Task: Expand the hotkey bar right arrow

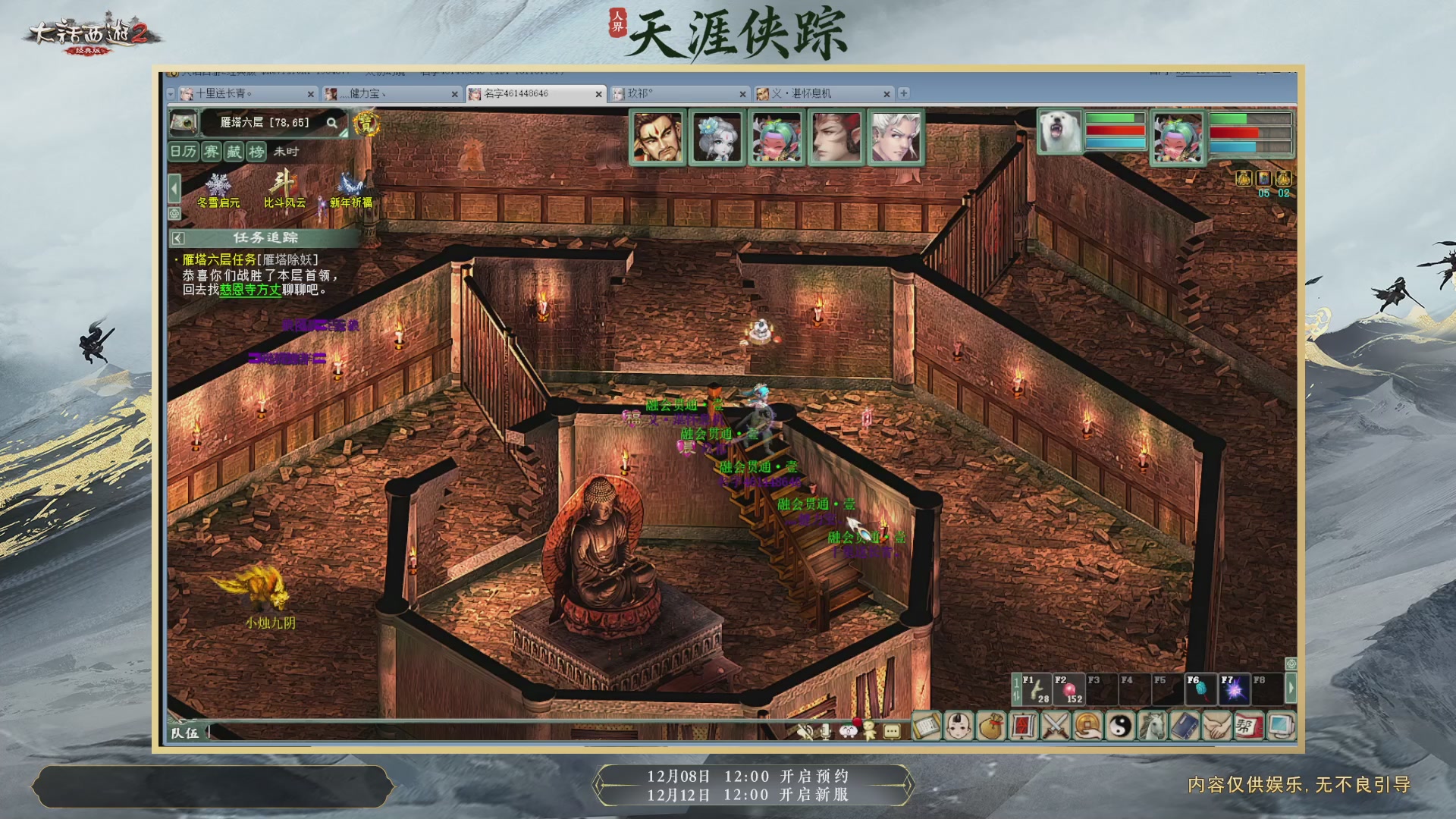Action: click(1293, 687)
